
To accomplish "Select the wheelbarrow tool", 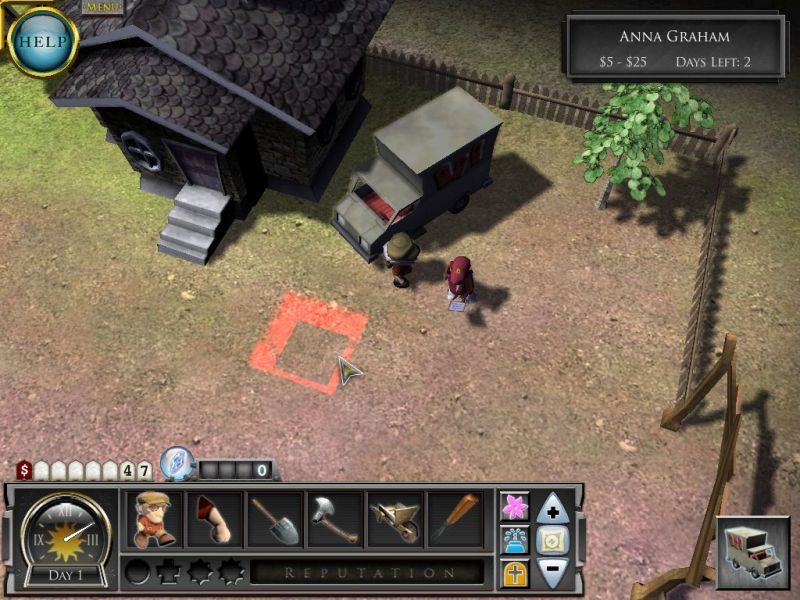I will [x=396, y=519].
